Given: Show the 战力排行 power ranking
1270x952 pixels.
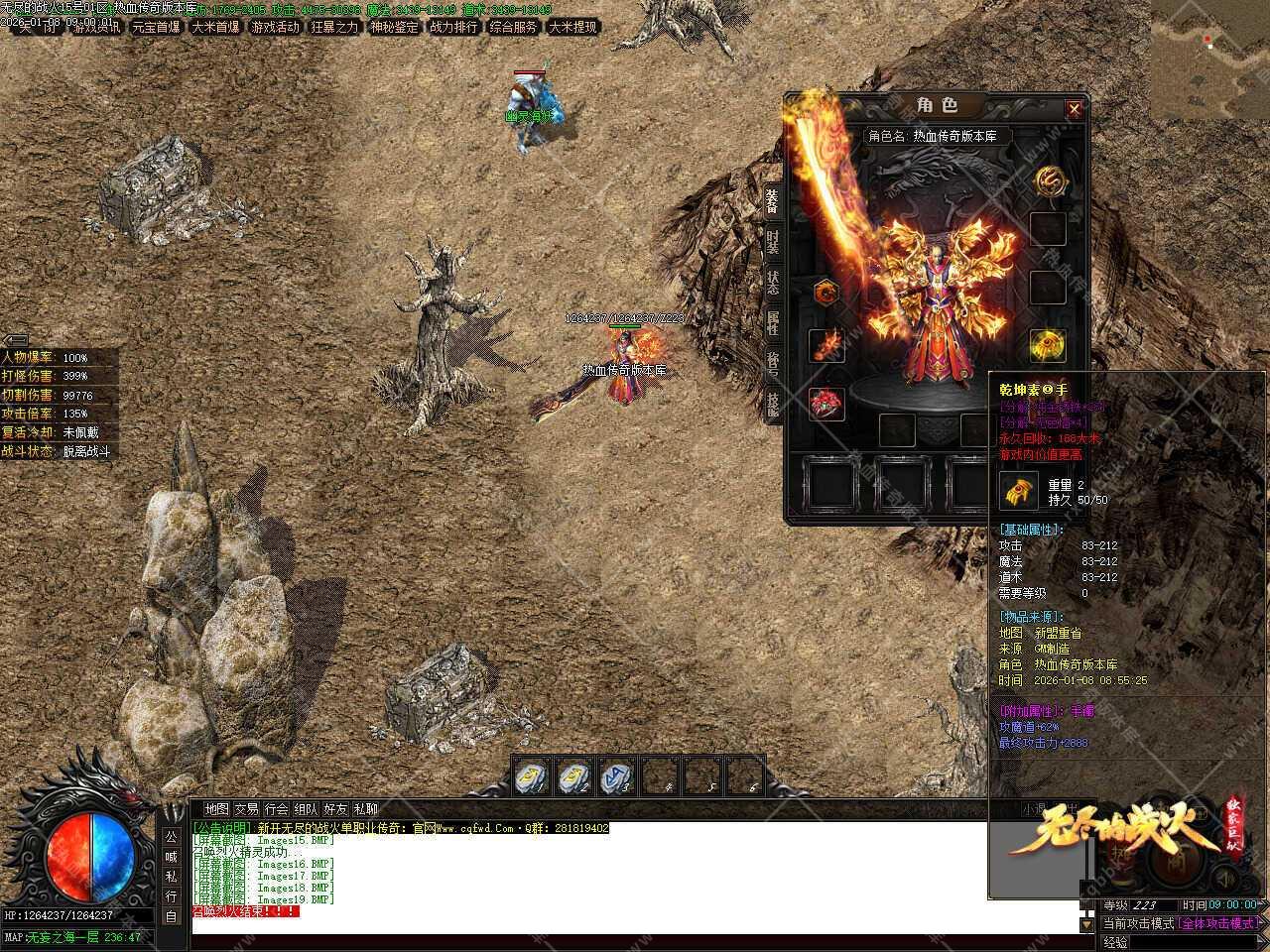Looking at the screenshot, I should click(453, 27).
